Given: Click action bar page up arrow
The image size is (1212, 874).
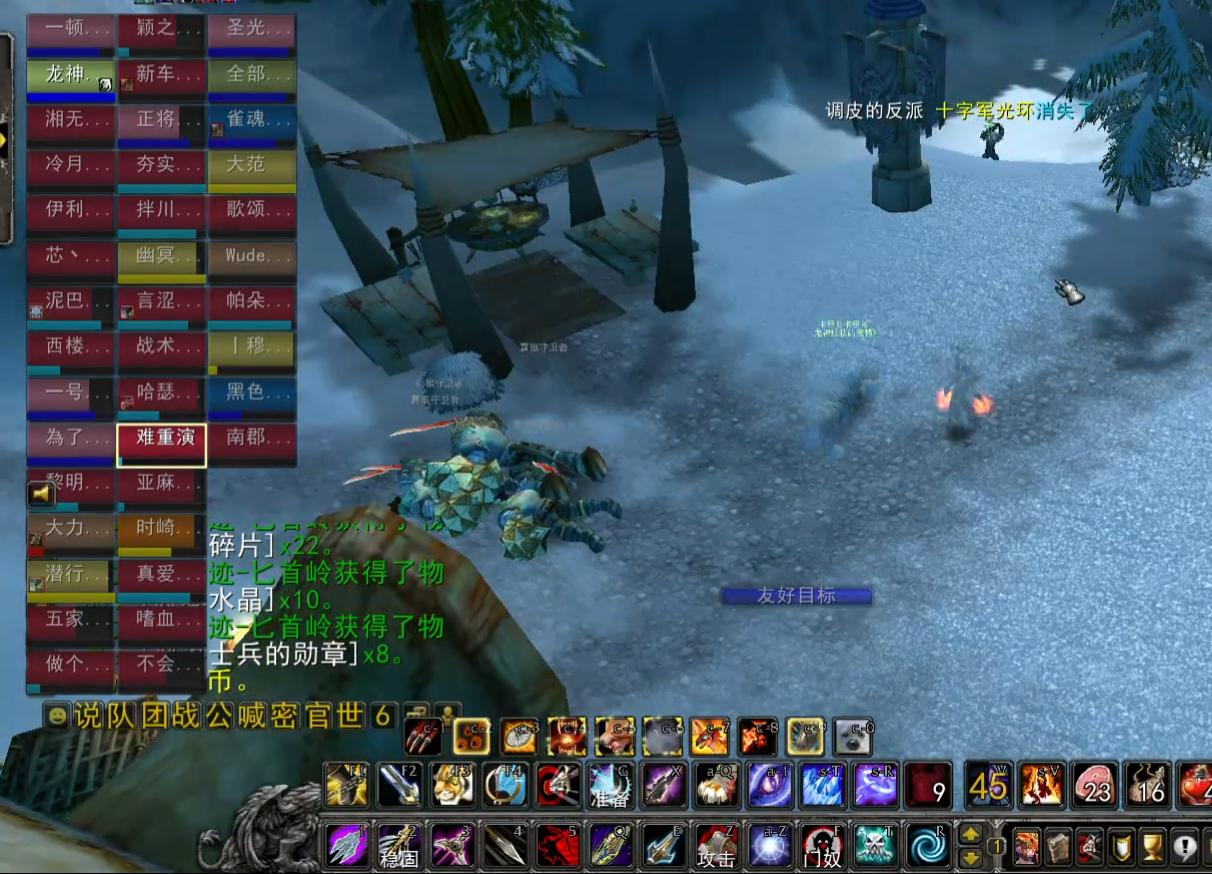Looking at the screenshot, I should 970,833.
